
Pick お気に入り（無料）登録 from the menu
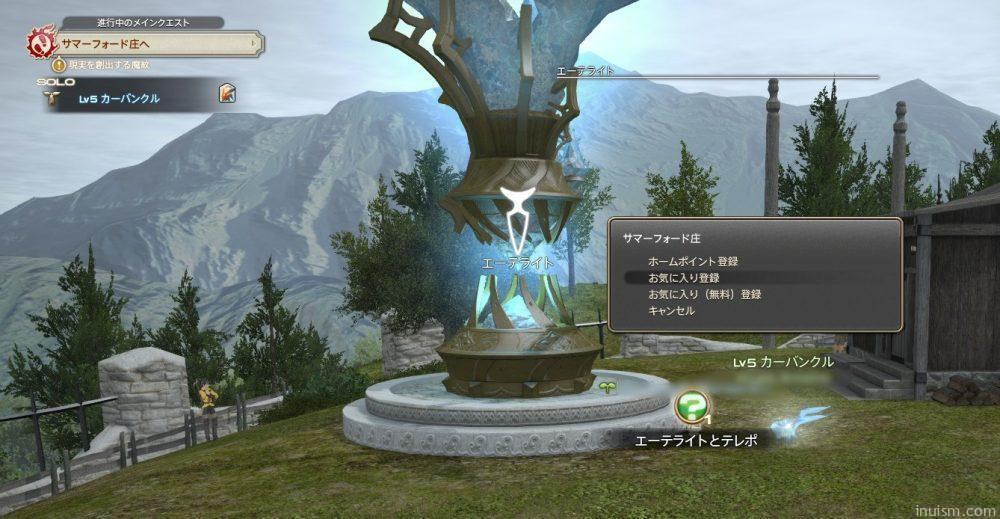pyautogui.click(x=705, y=294)
